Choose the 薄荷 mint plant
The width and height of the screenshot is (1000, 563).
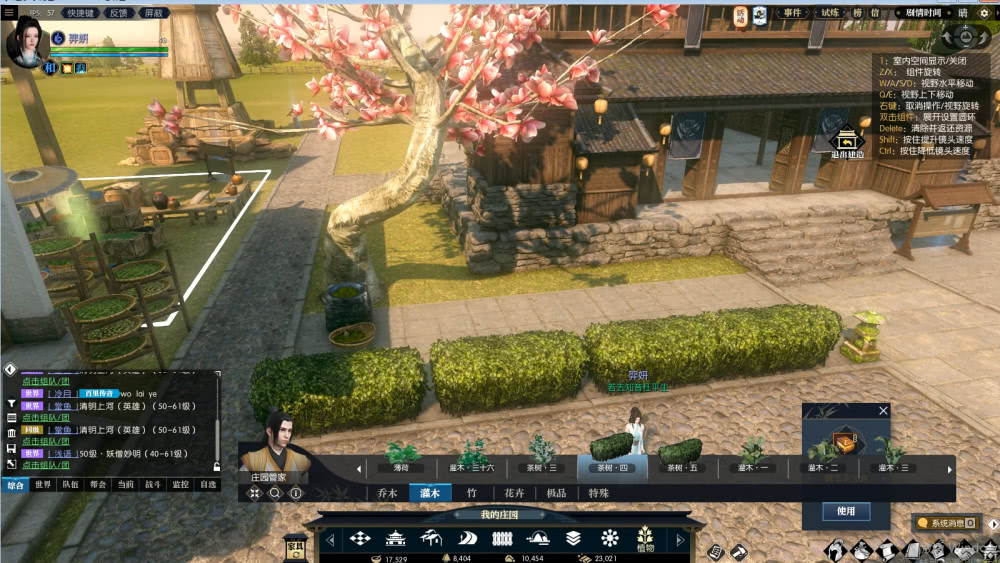[402, 456]
